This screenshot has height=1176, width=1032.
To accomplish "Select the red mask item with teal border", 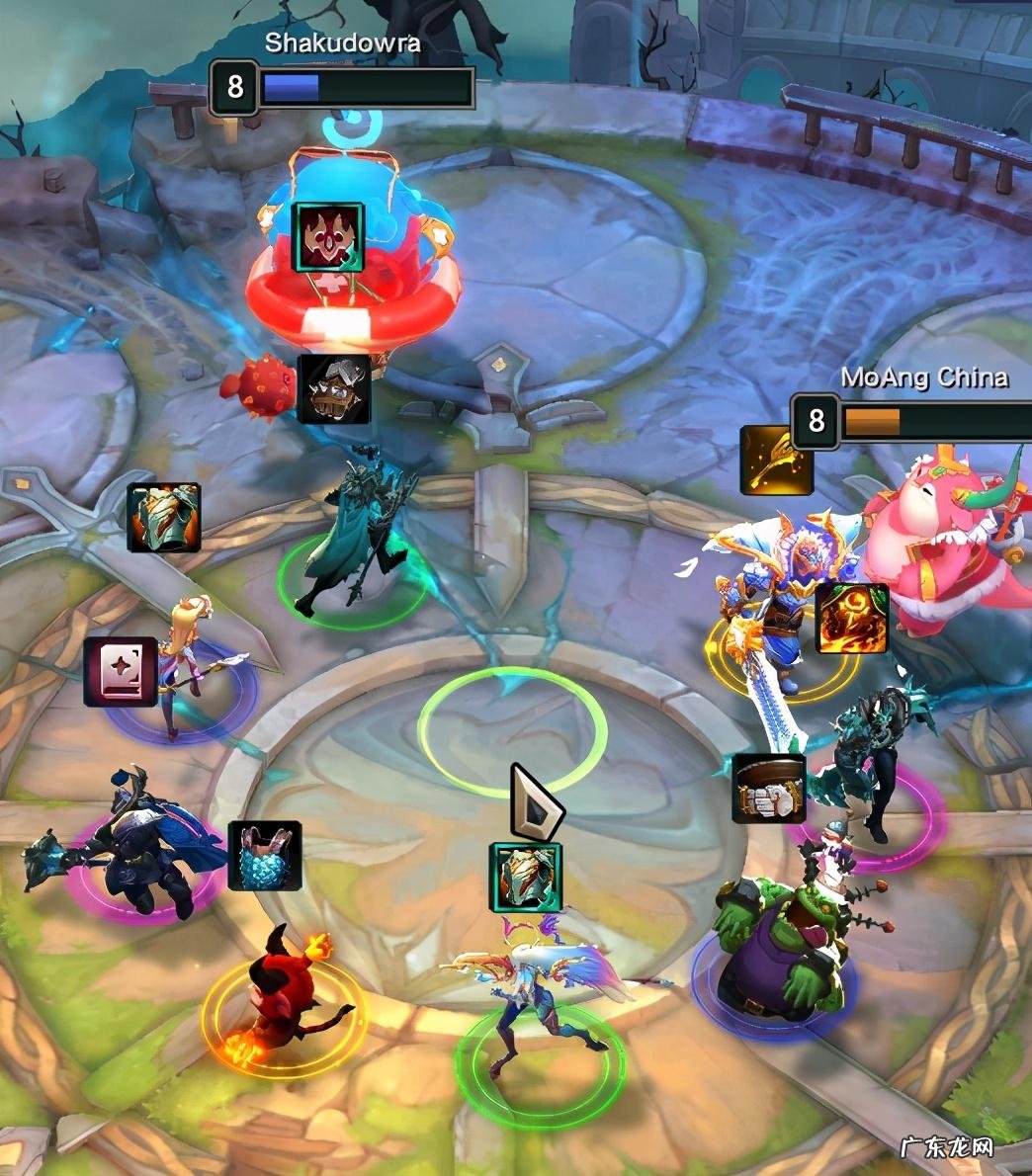I will tap(329, 237).
